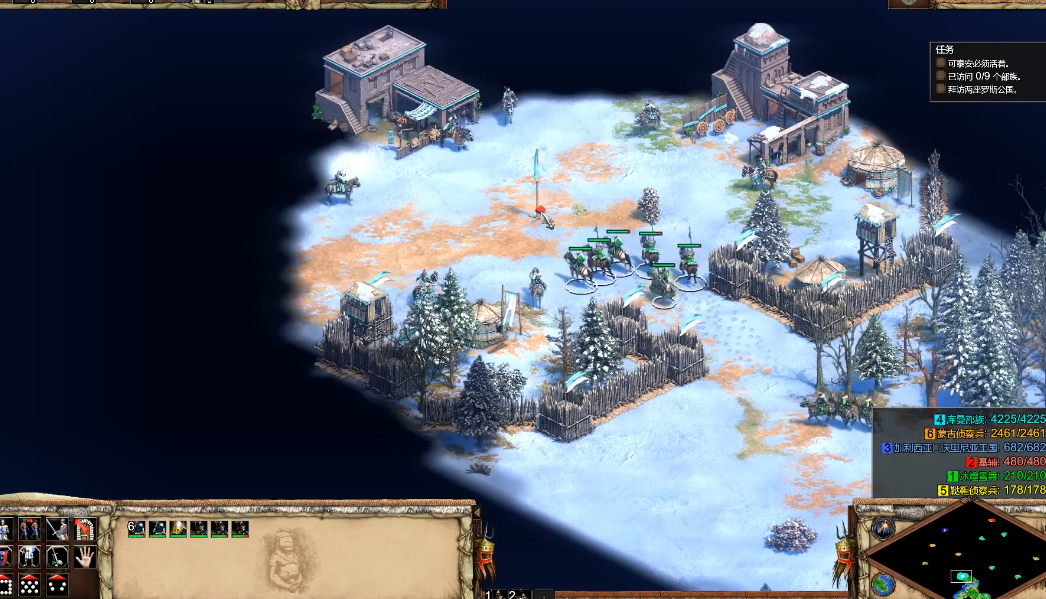Pick the gold-helmeted unit portrait
Viewport: 1046px width, 599px height.
click(x=178, y=528)
